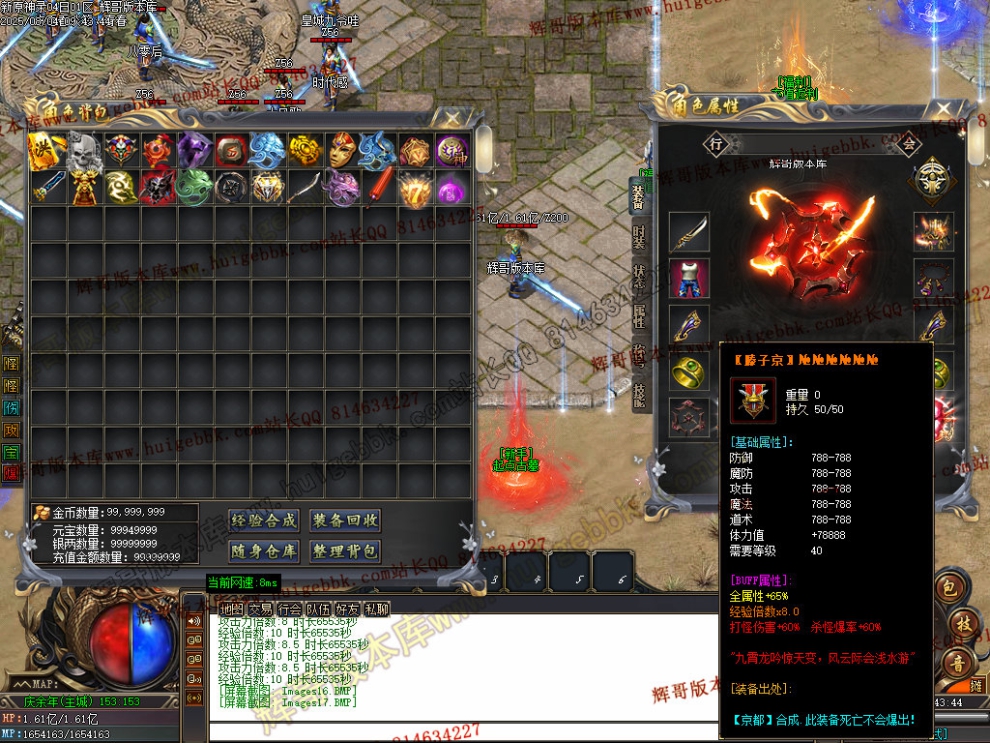Screen dimensions: 990x743
Task: Open the 随身仓库 portable warehouse
Action: (264, 551)
